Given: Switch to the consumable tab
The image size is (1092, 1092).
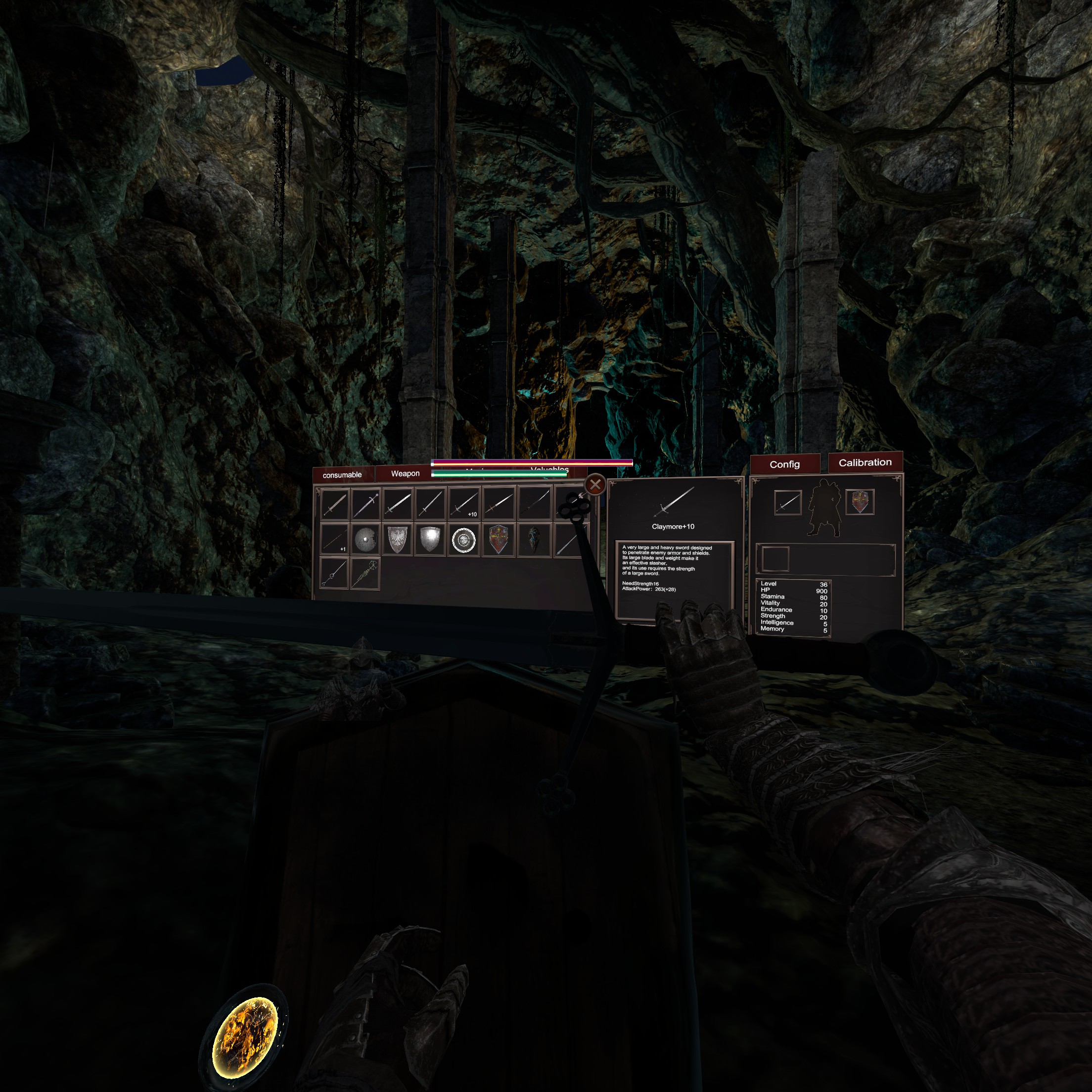Looking at the screenshot, I should click(x=342, y=475).
